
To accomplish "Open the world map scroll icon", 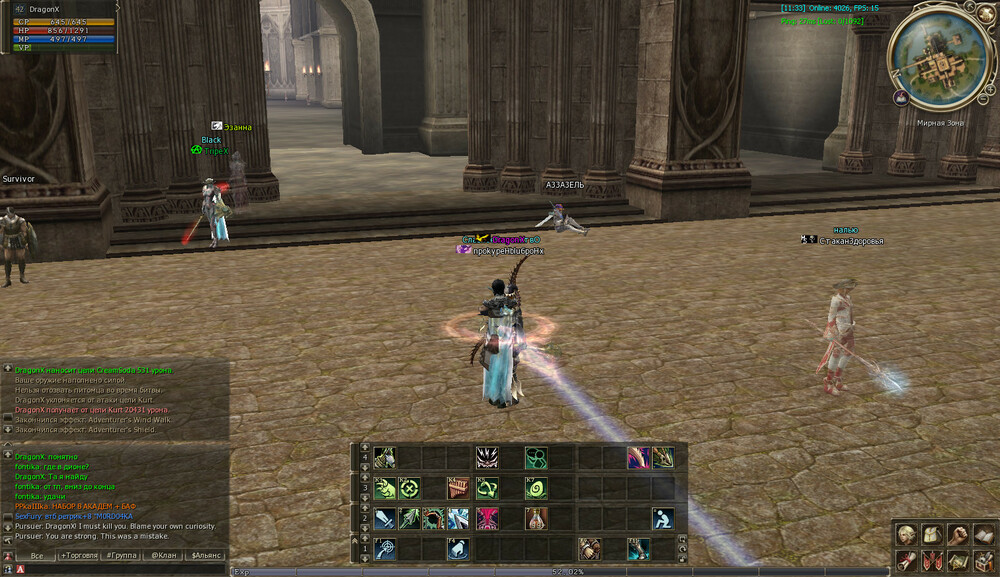I will coord(957,561).
